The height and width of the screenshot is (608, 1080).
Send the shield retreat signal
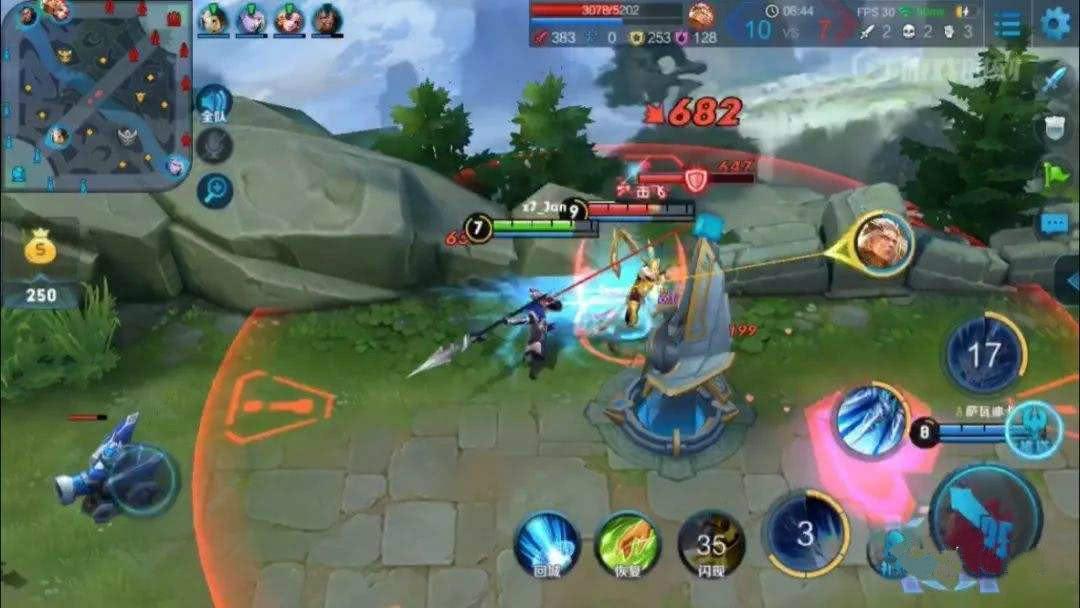point(1055,127)
